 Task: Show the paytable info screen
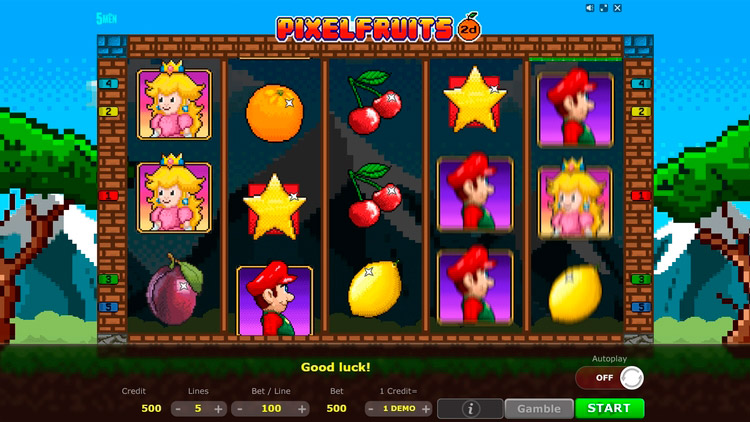coord(470,408)
